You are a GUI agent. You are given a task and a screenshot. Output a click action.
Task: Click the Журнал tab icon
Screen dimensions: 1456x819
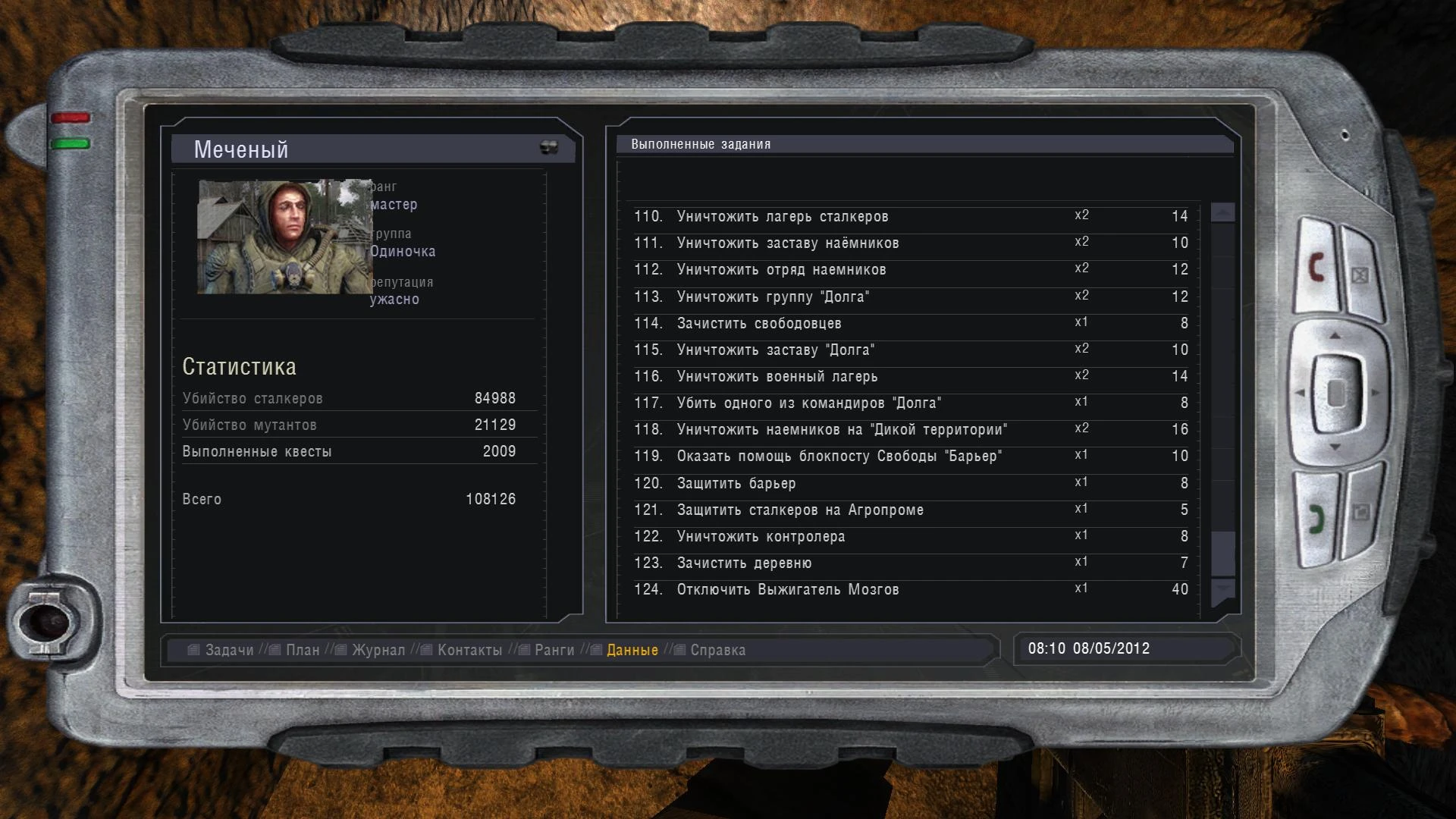pos(340,650)
